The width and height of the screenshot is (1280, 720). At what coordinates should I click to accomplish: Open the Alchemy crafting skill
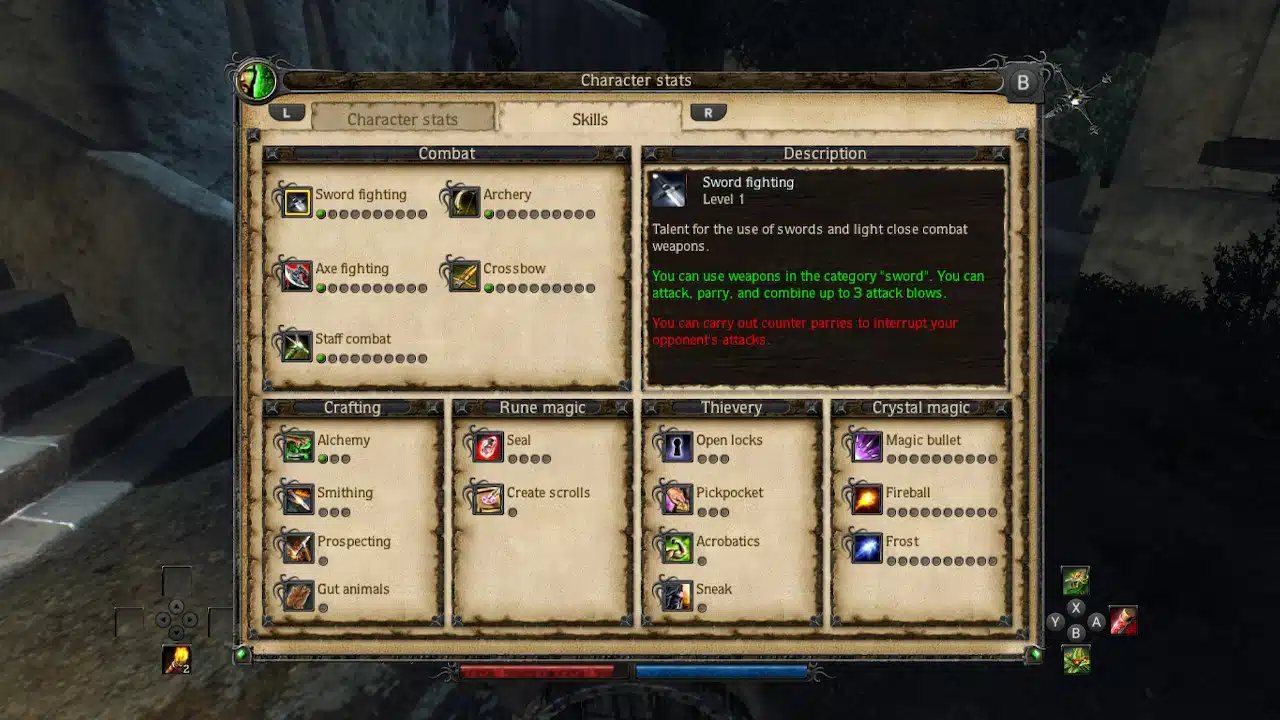297,446
